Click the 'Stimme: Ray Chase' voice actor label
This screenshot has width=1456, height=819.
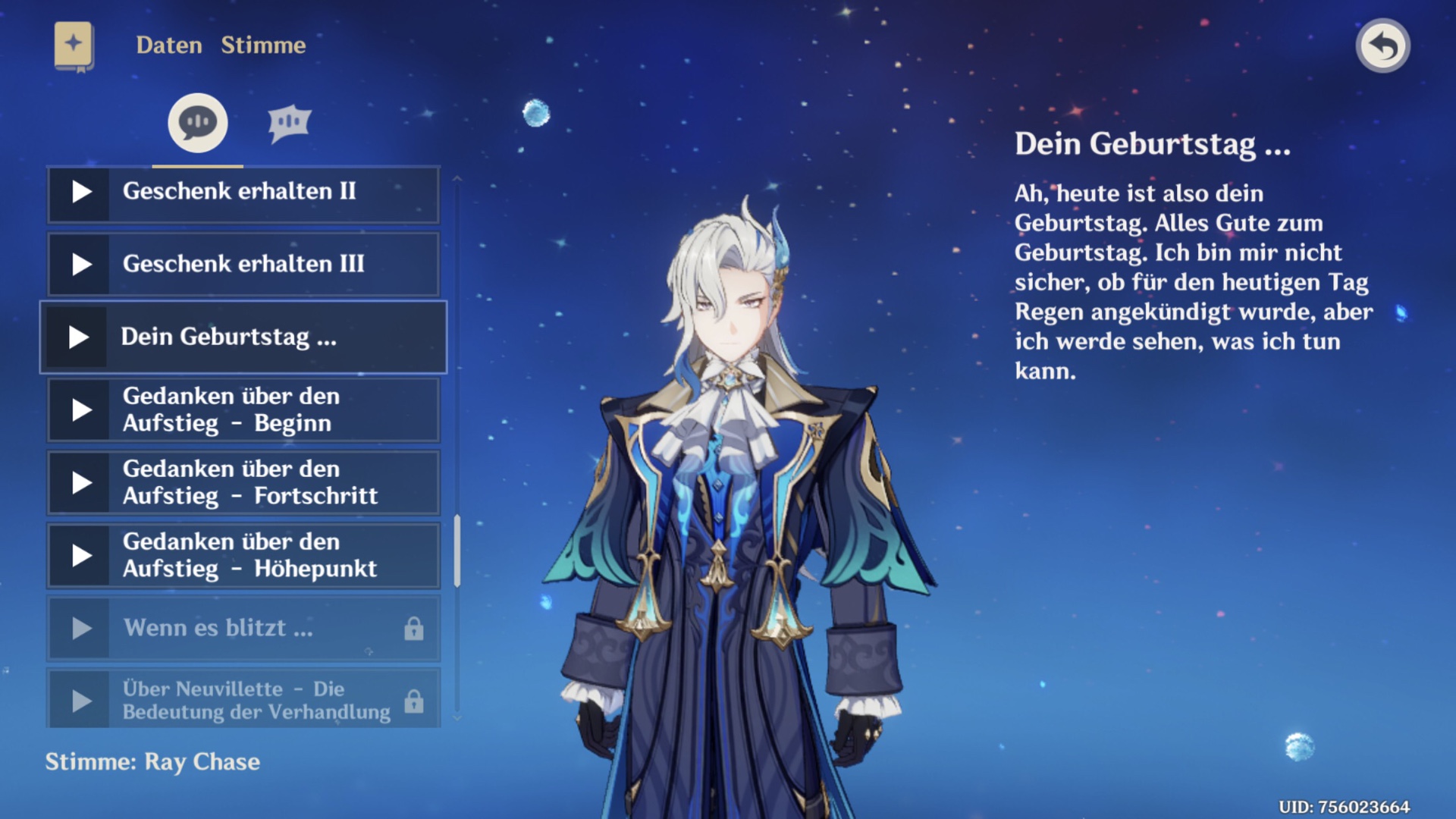coord(152,762)
